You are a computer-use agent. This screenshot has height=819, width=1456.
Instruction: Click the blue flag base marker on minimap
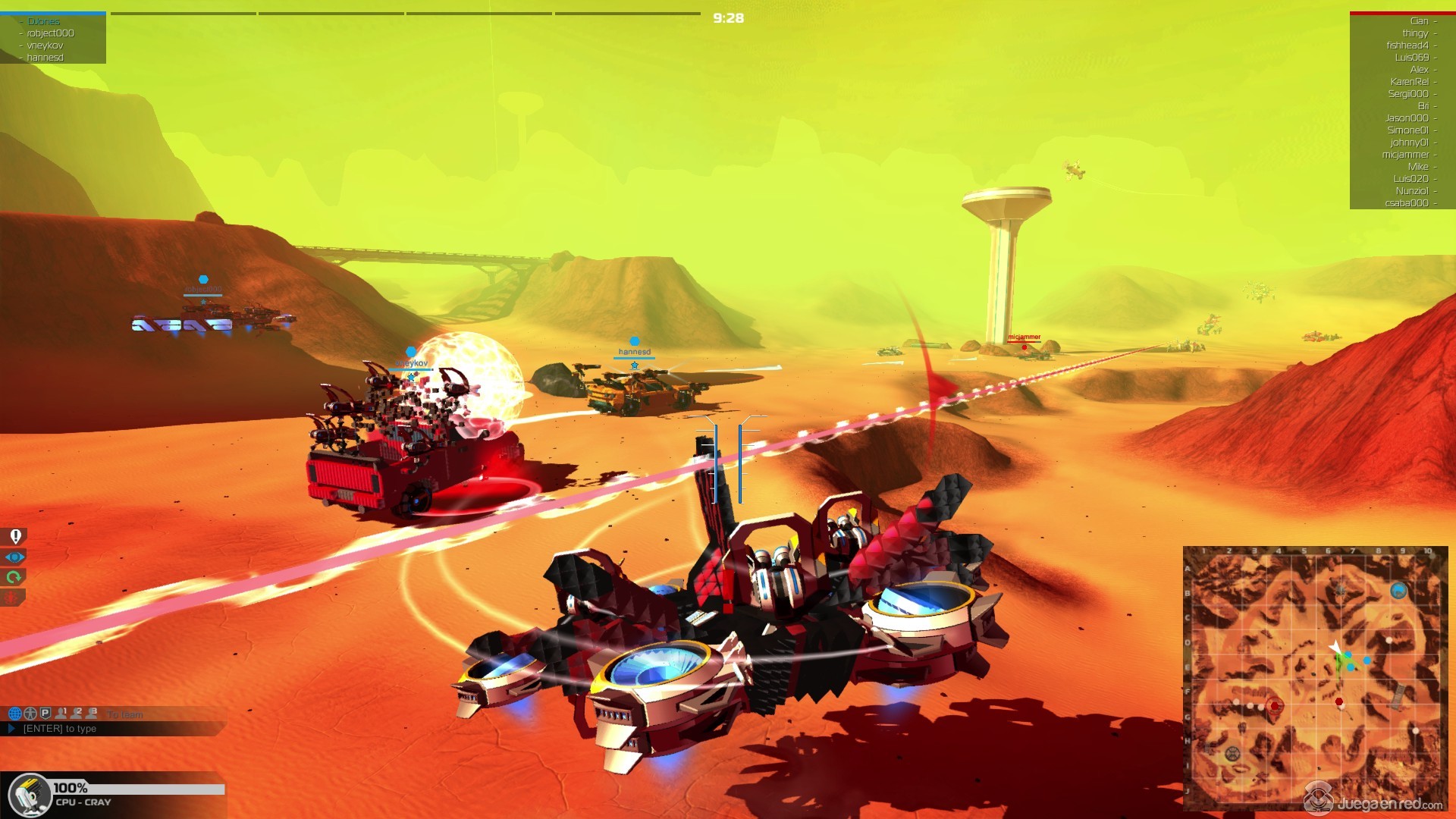click(x=1398, y=591)
